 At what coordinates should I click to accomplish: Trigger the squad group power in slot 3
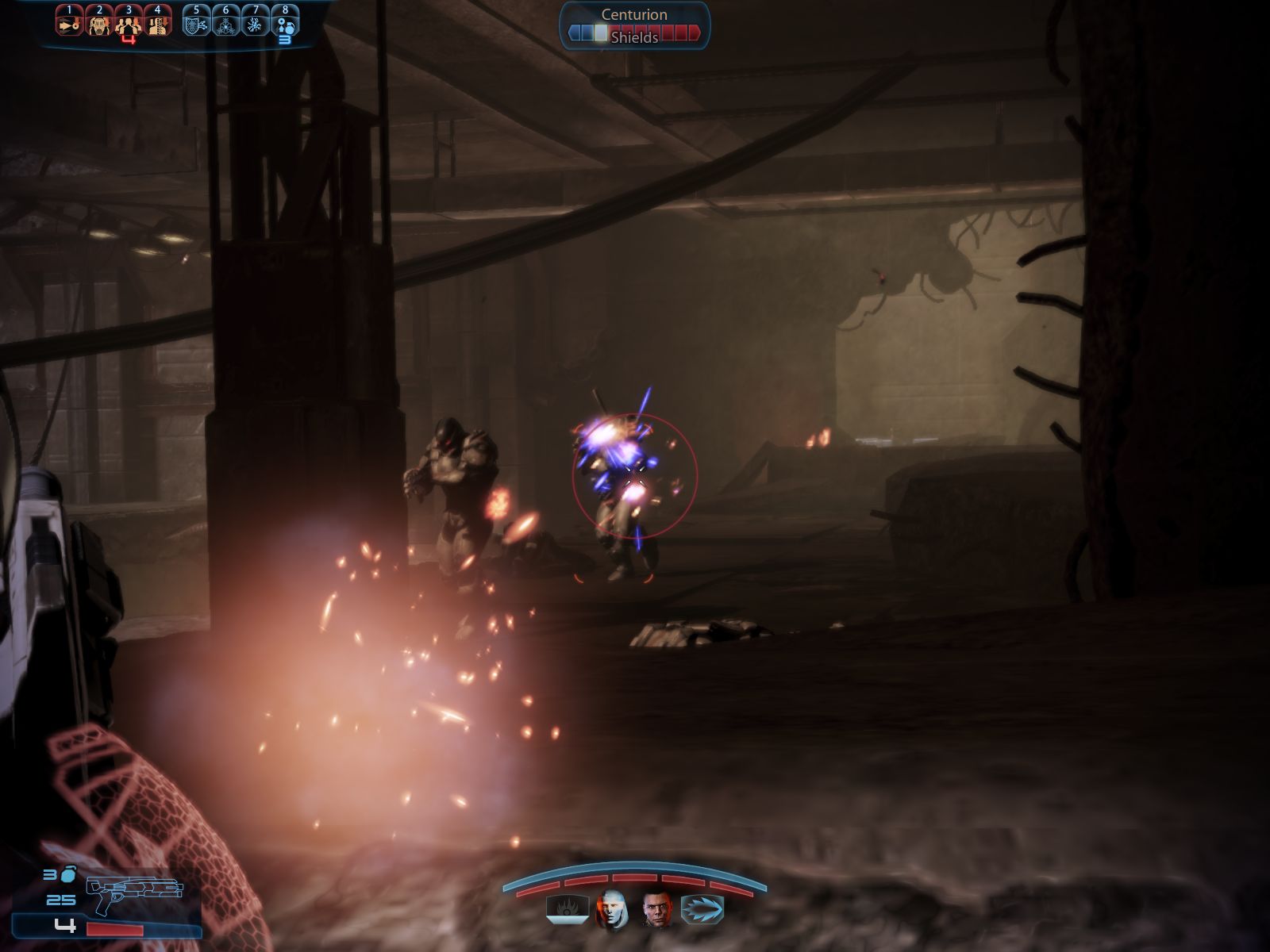pyautogui.click(x=129, y=22)
